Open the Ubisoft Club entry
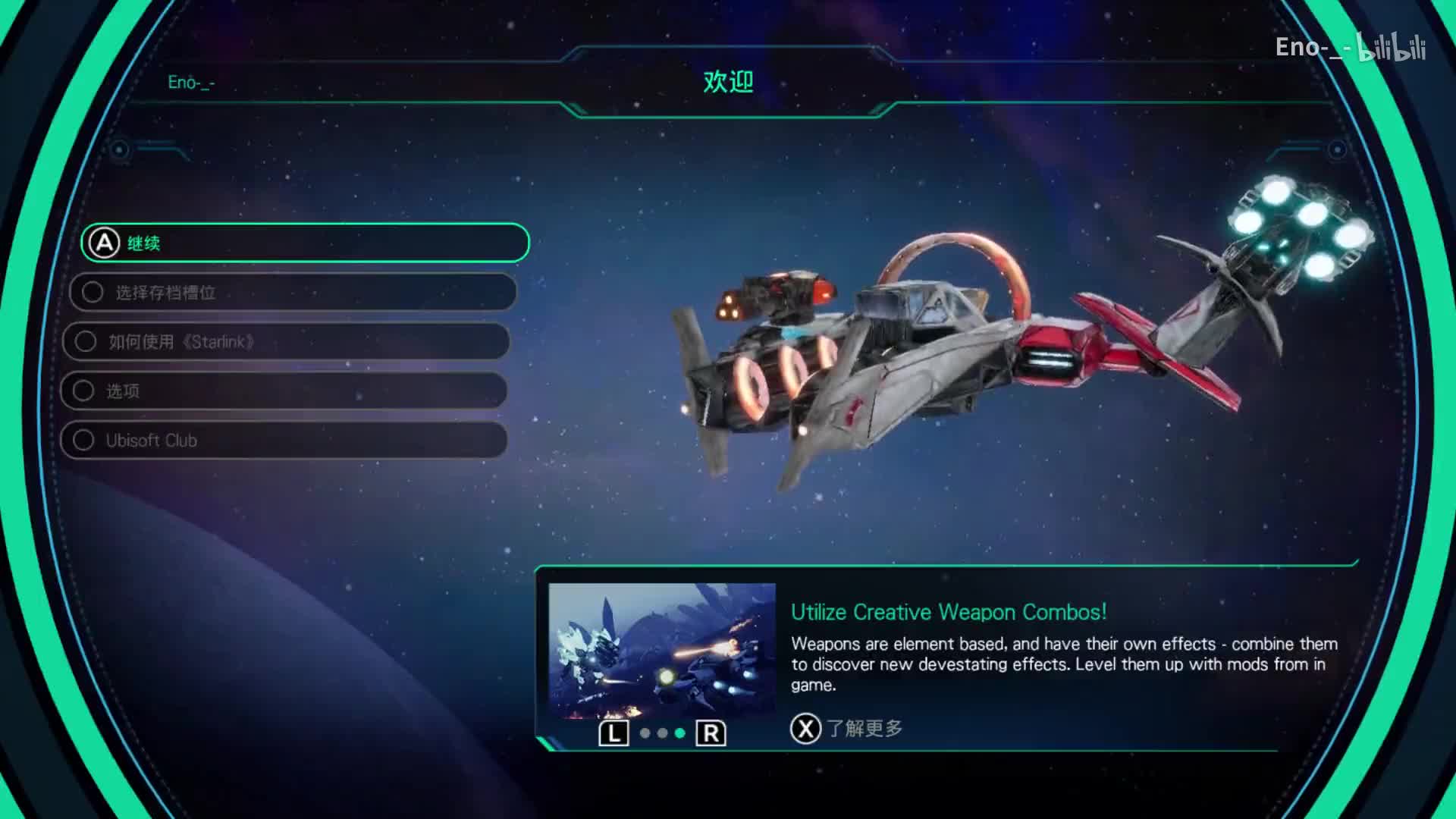 [x=284, y=440]
